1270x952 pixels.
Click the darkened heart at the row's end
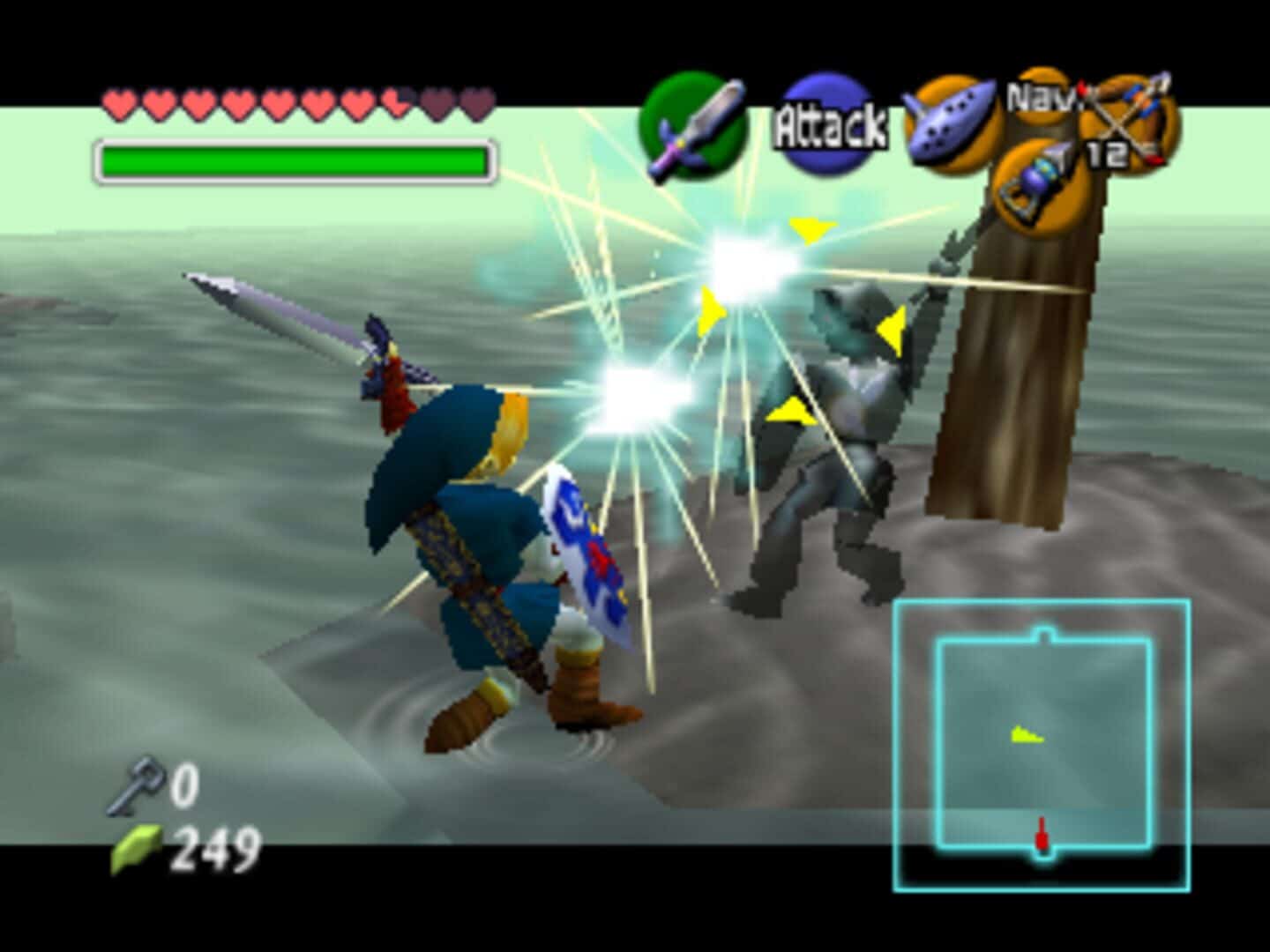click(x=477, y=102)
